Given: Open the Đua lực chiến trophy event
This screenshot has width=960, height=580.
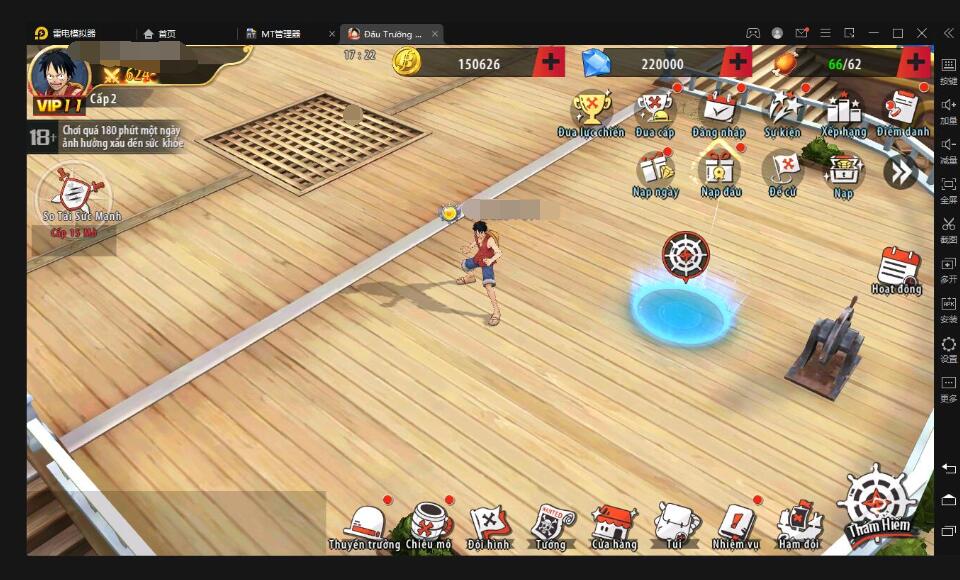Looking at the screenshot, I should pos(591,110).
